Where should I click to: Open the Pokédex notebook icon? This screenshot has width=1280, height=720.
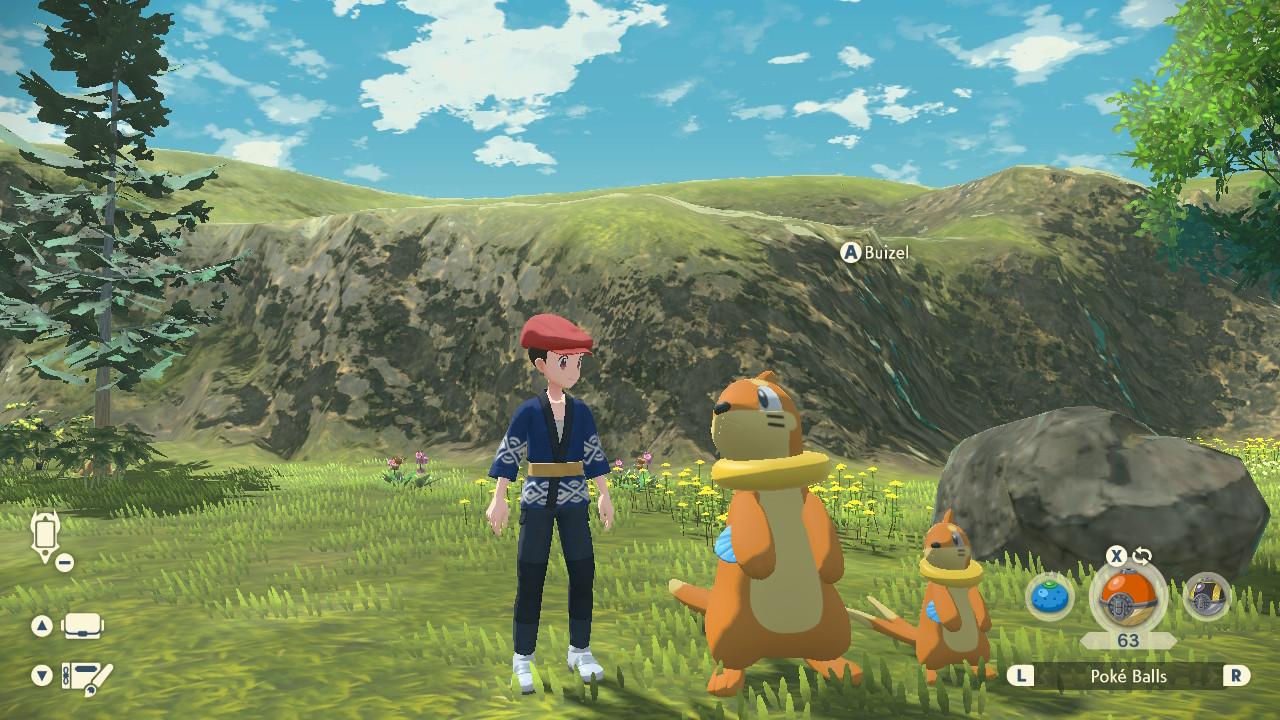tap(85, 677)
